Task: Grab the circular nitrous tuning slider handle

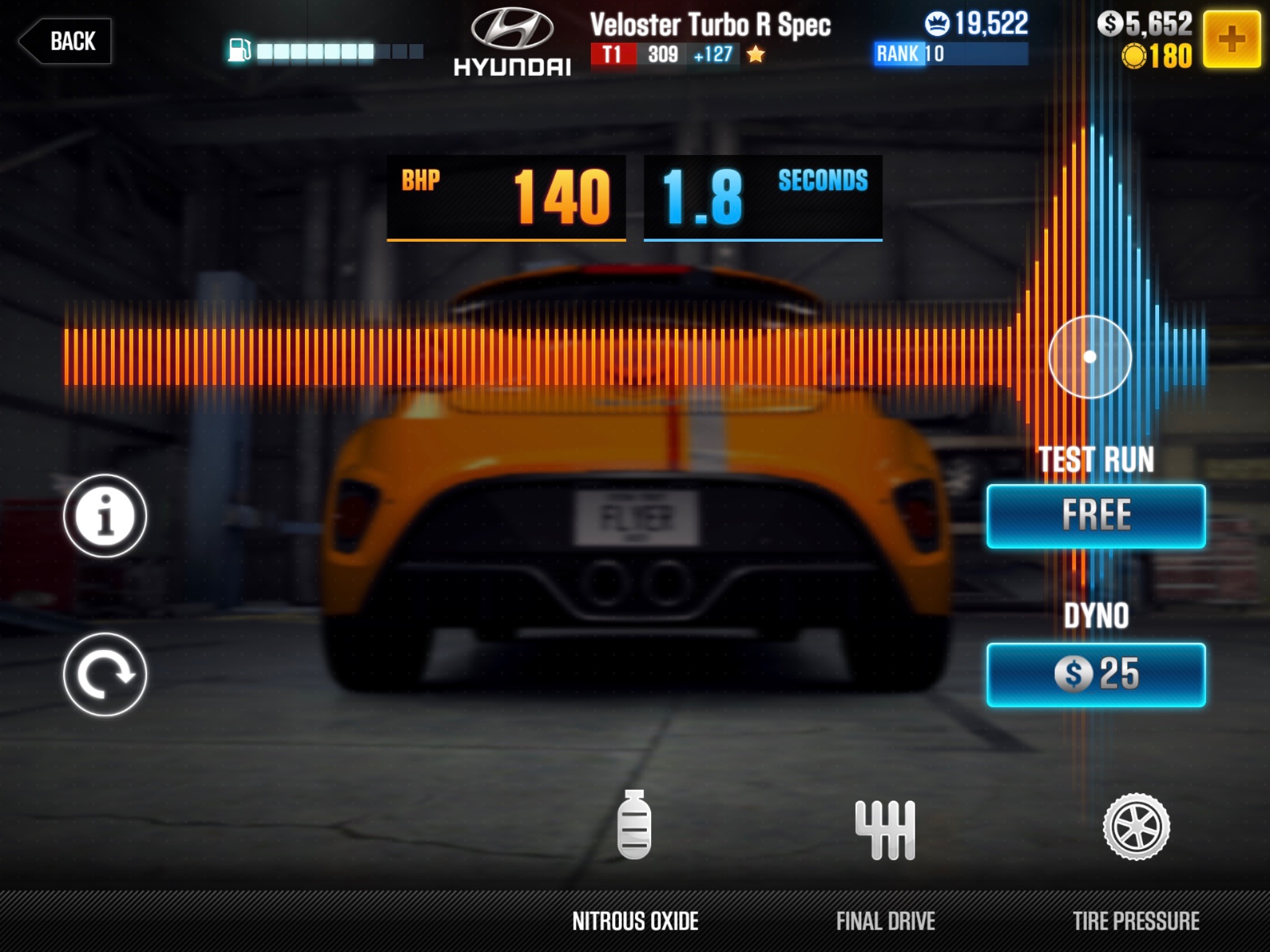Action: tap(1090, 357)
